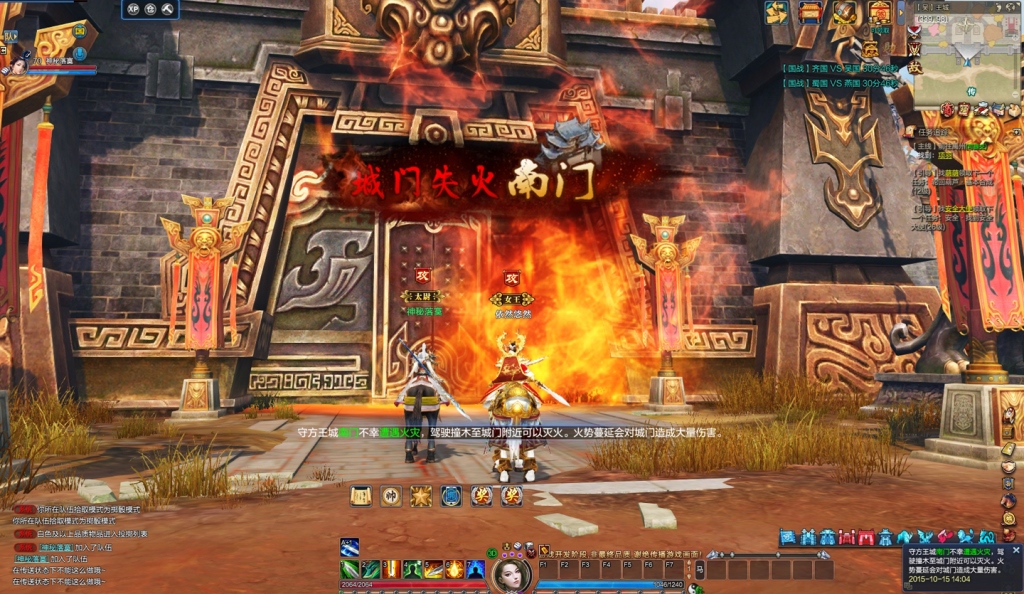Open the 队 team panel tab
The height and width of the screenshot is (594, 1024).
point(11,36)
